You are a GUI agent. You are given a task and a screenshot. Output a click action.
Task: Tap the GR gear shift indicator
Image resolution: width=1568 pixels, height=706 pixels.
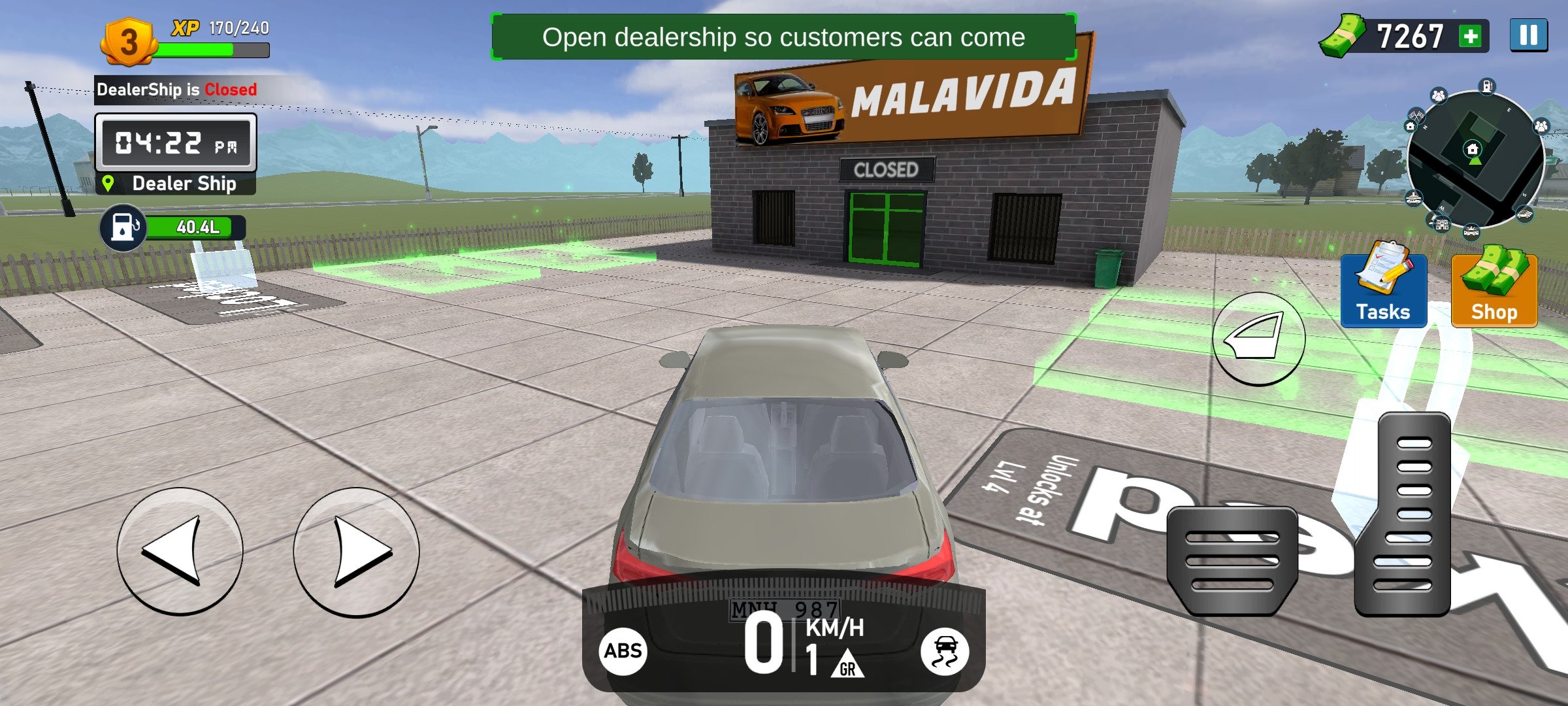847,664
